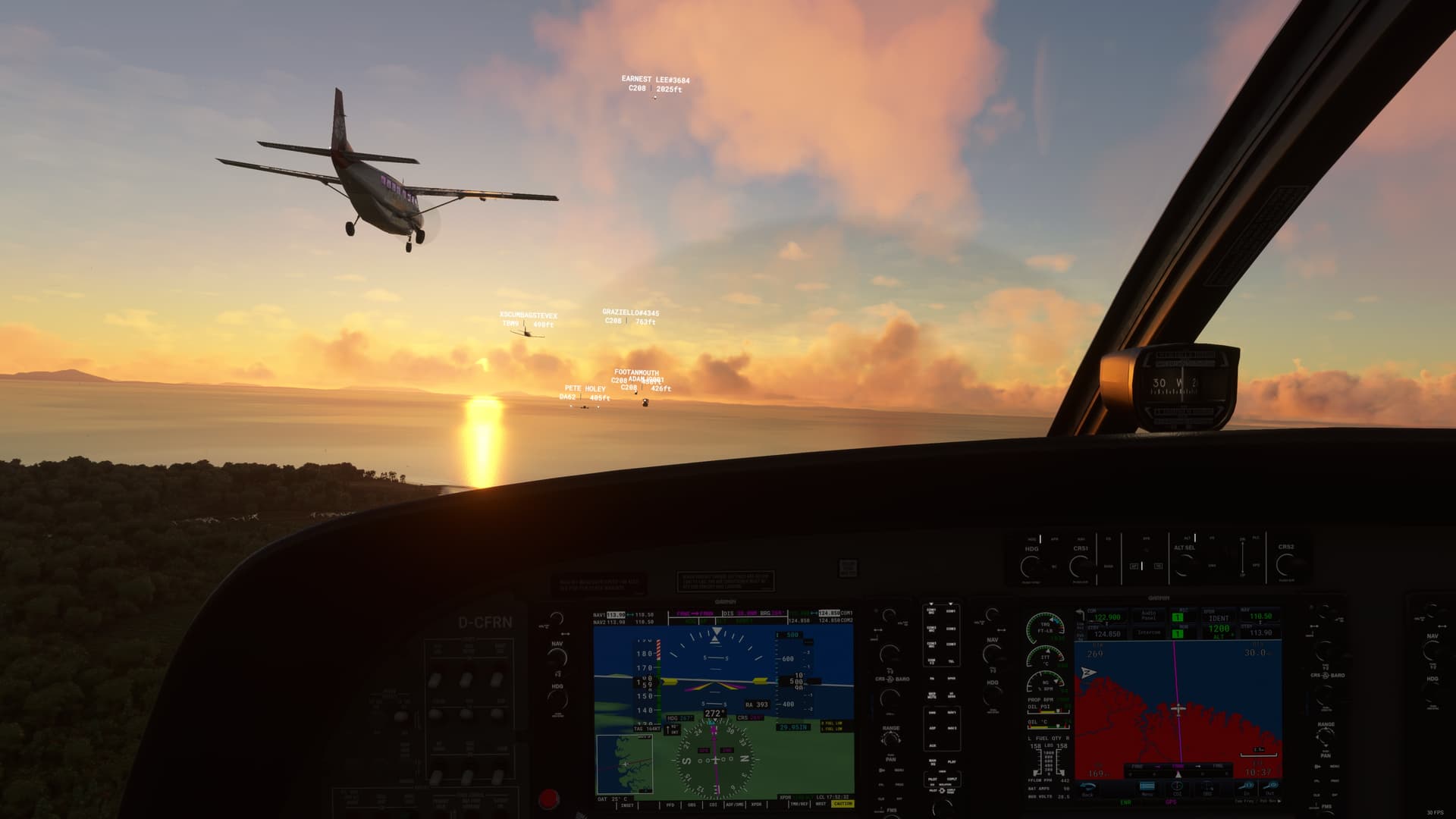Viewport: 1456px width, 819px height.
Task: Choose the NRST softkey on the PFD
Action: point(821,805)
